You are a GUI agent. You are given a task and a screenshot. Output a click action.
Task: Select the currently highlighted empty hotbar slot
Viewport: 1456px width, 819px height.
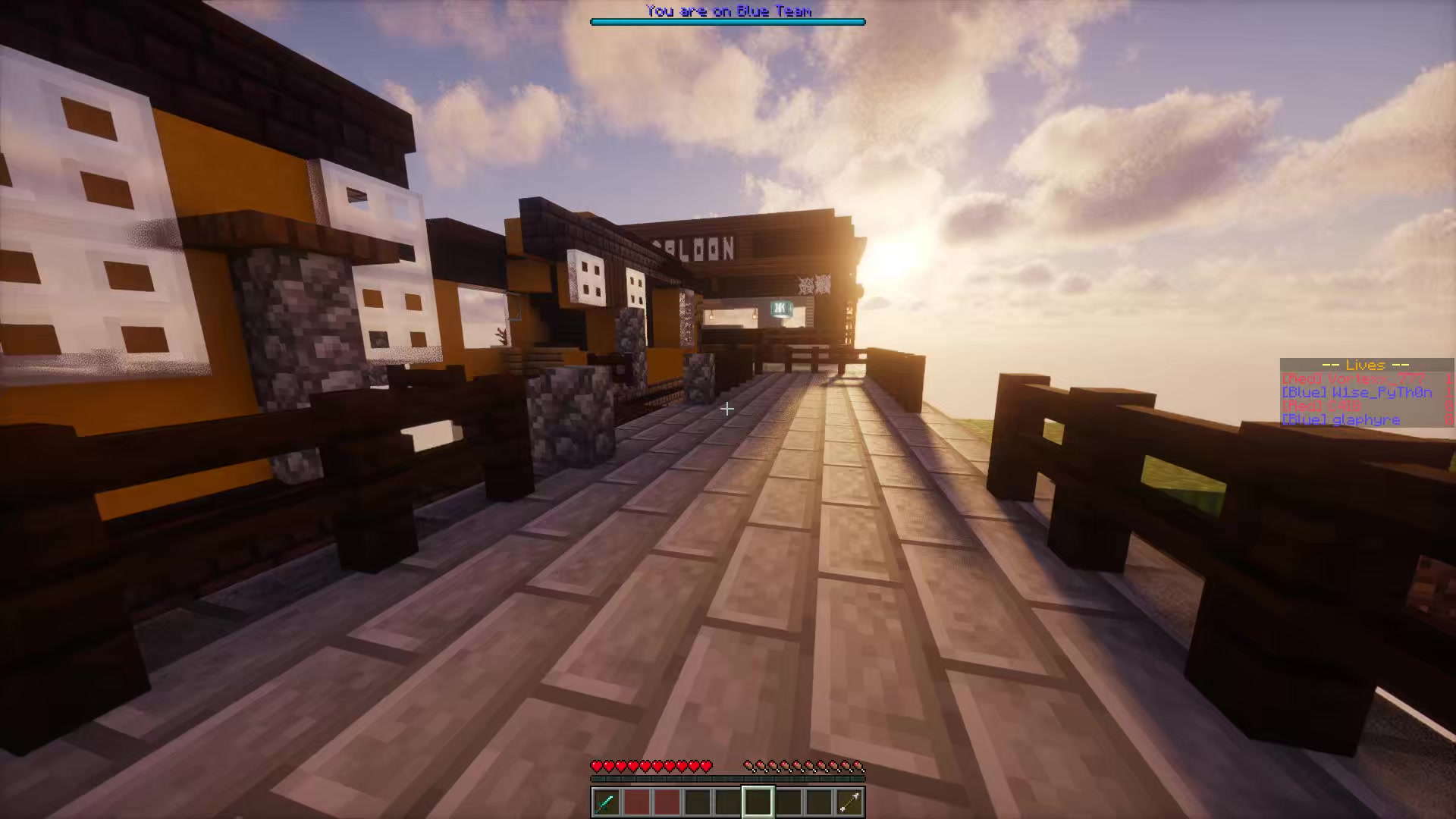(x=758, y=802)
